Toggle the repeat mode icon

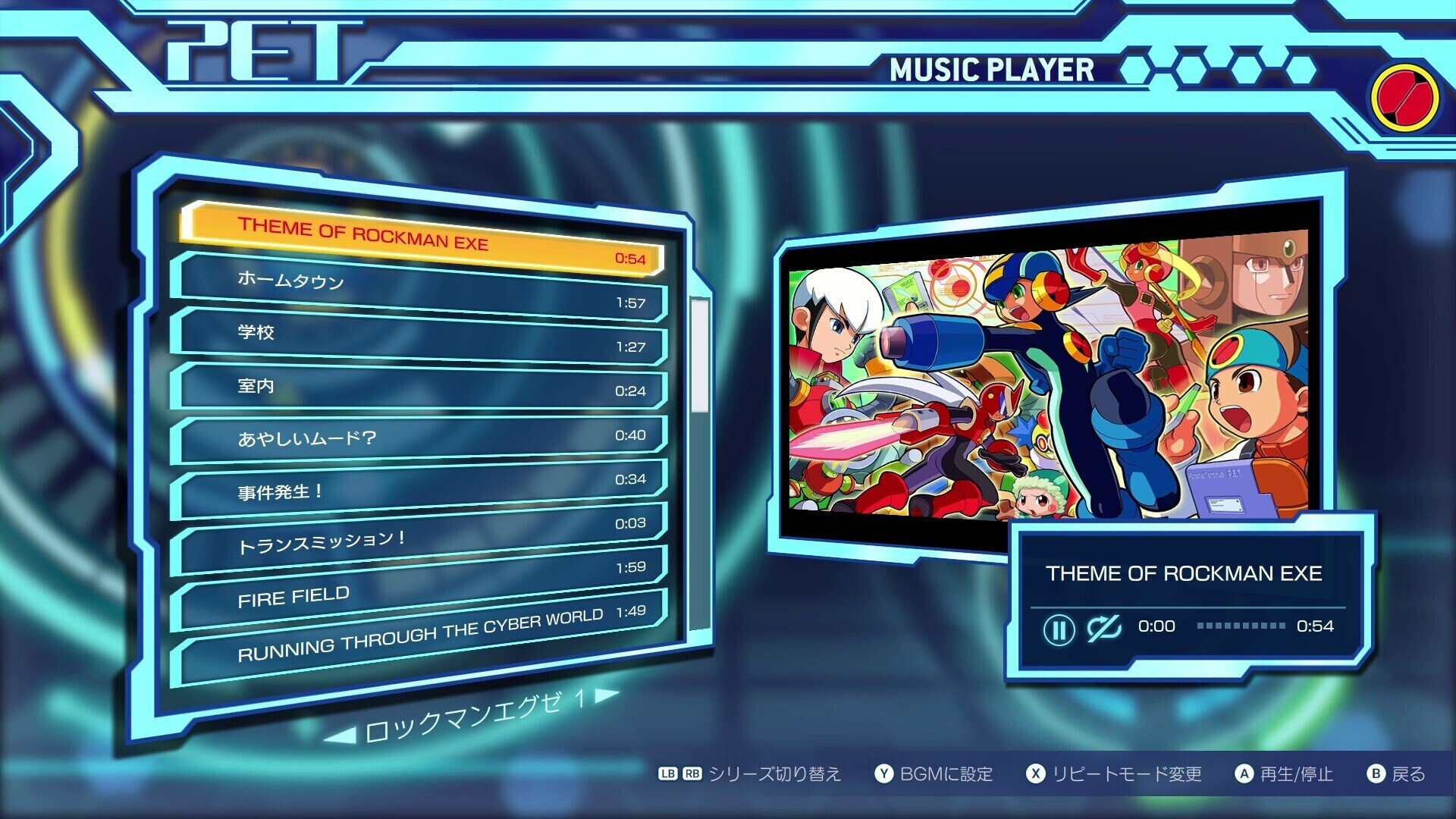(1103, 628)
